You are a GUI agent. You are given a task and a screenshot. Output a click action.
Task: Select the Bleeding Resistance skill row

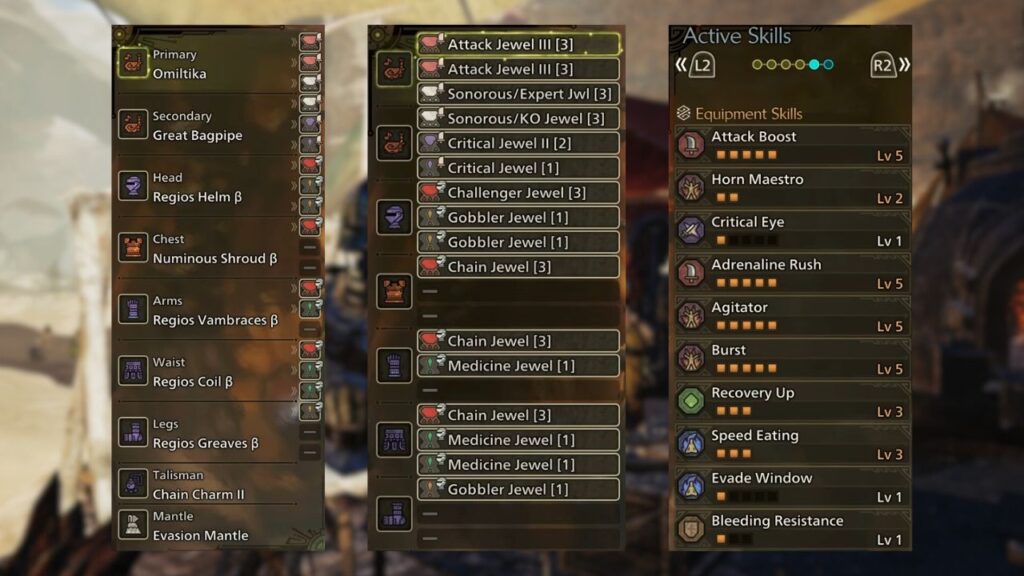pos(790,529)
